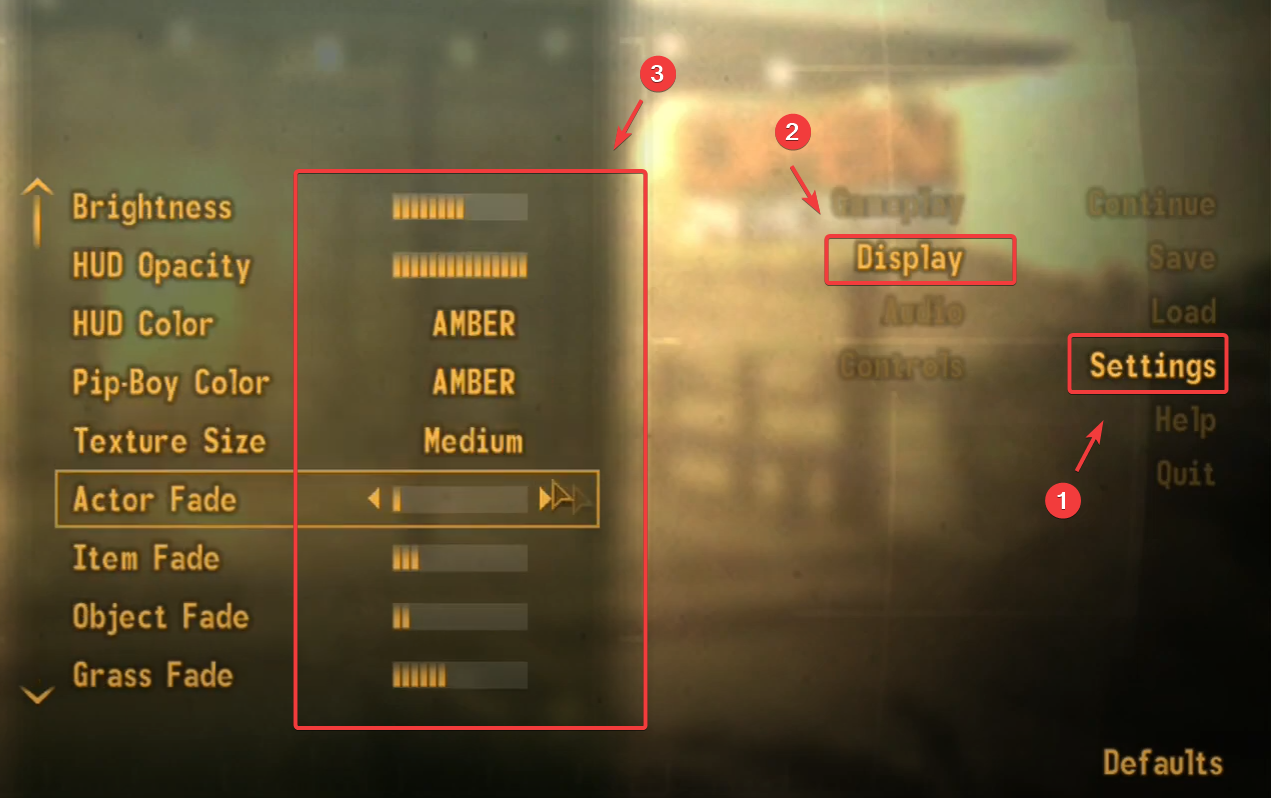
Task: Decrease Actor Fade with the left arrow
Action: coord(374,498)
